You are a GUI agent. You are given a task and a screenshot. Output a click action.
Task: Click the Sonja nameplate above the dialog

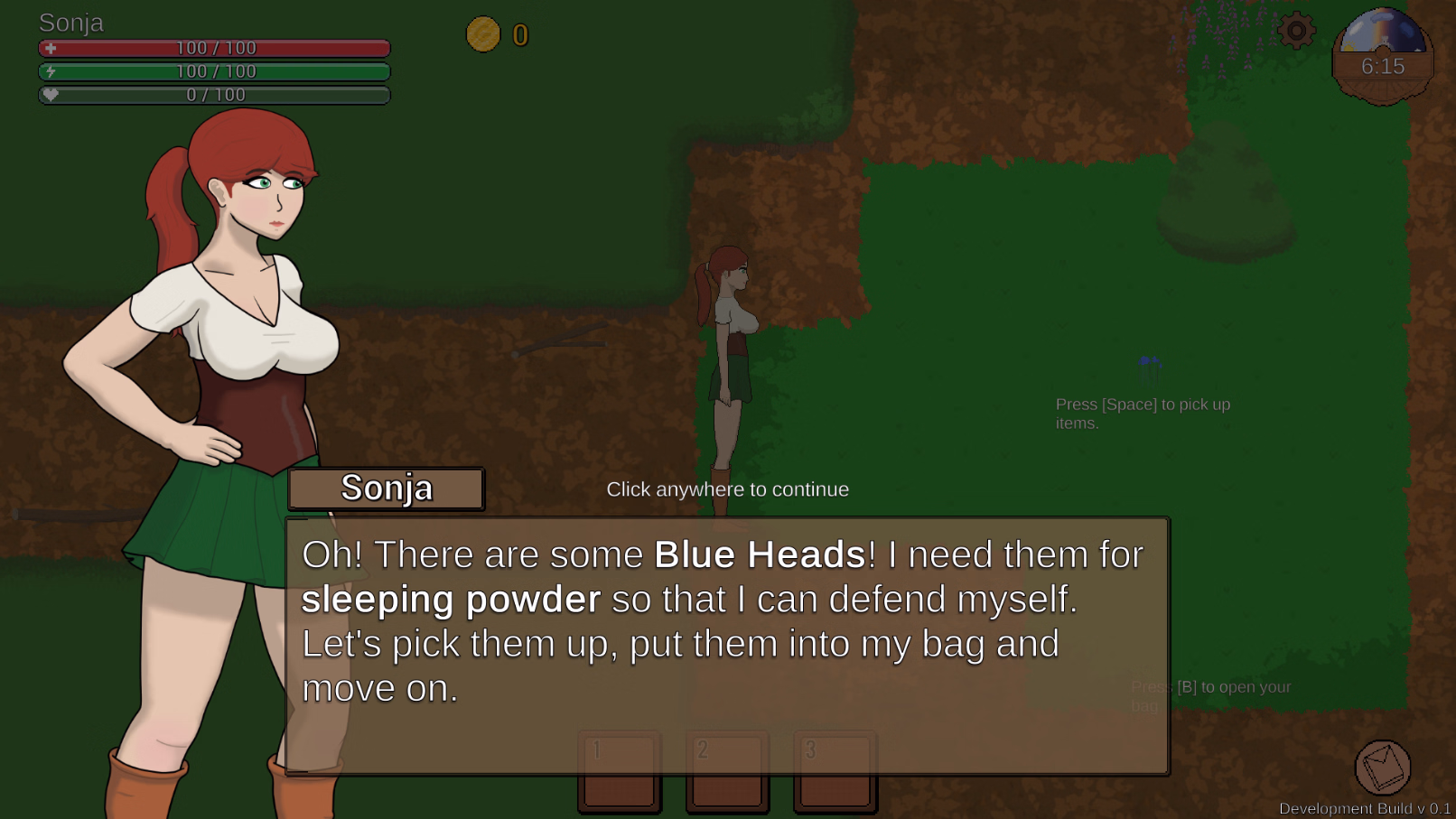point(387,489)
